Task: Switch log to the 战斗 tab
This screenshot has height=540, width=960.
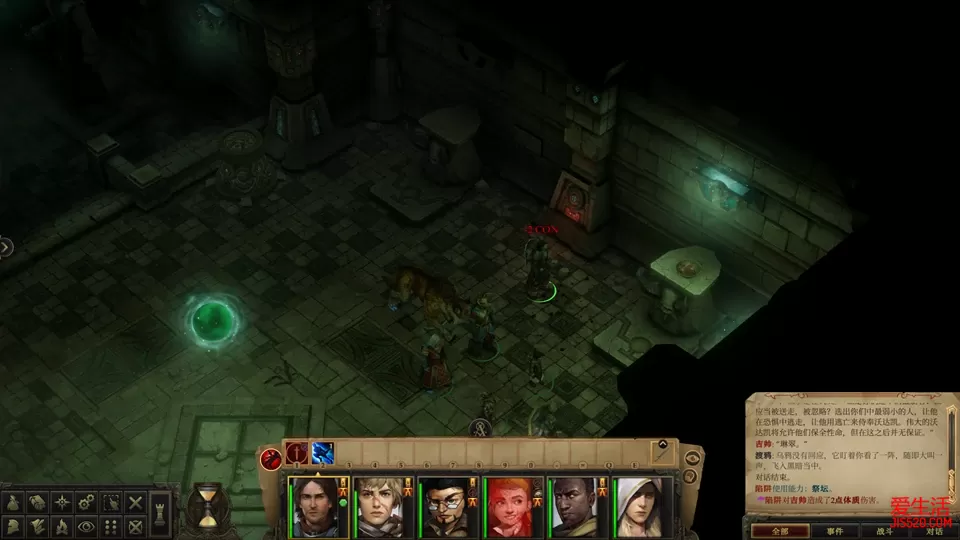Action: (884, 530)
